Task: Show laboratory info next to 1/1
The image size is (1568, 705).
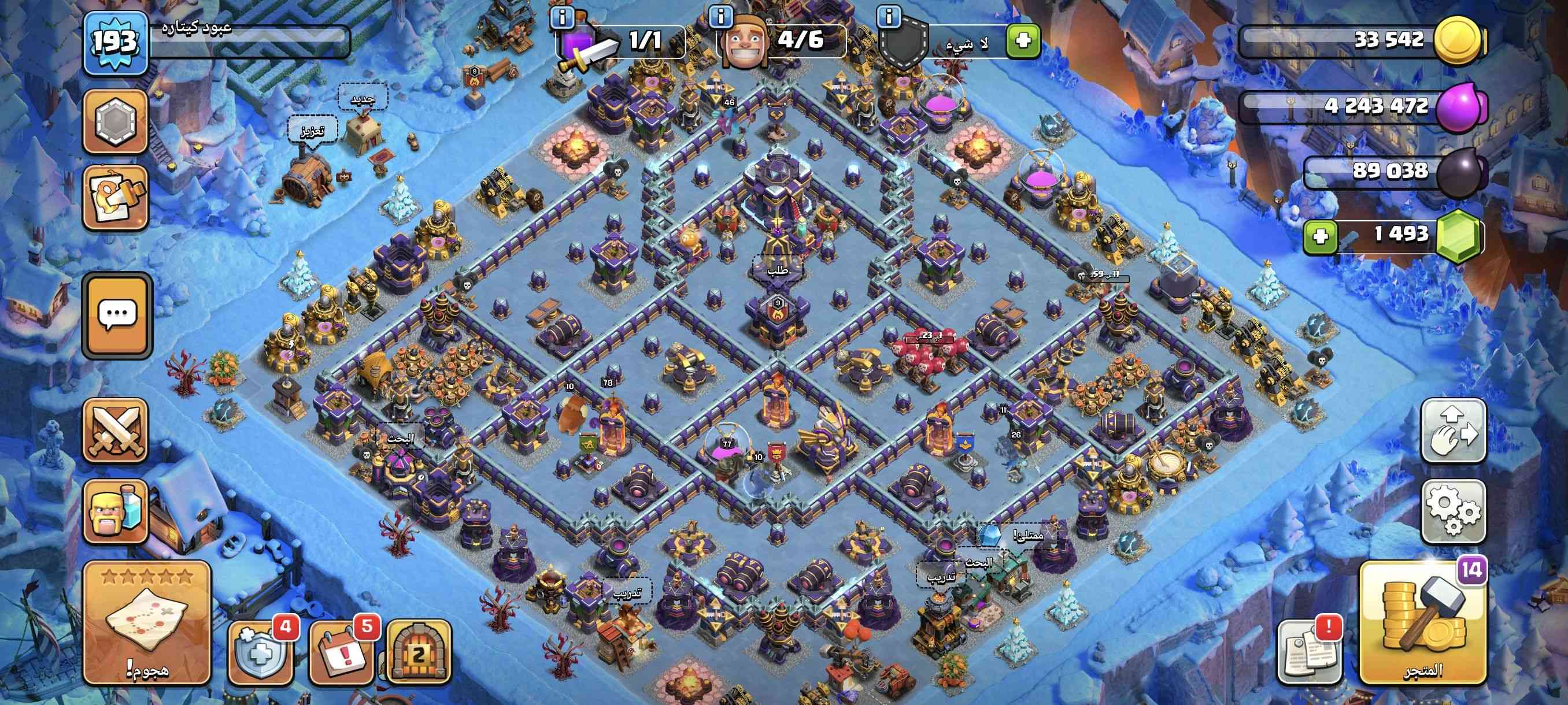Action: point(561,16)
